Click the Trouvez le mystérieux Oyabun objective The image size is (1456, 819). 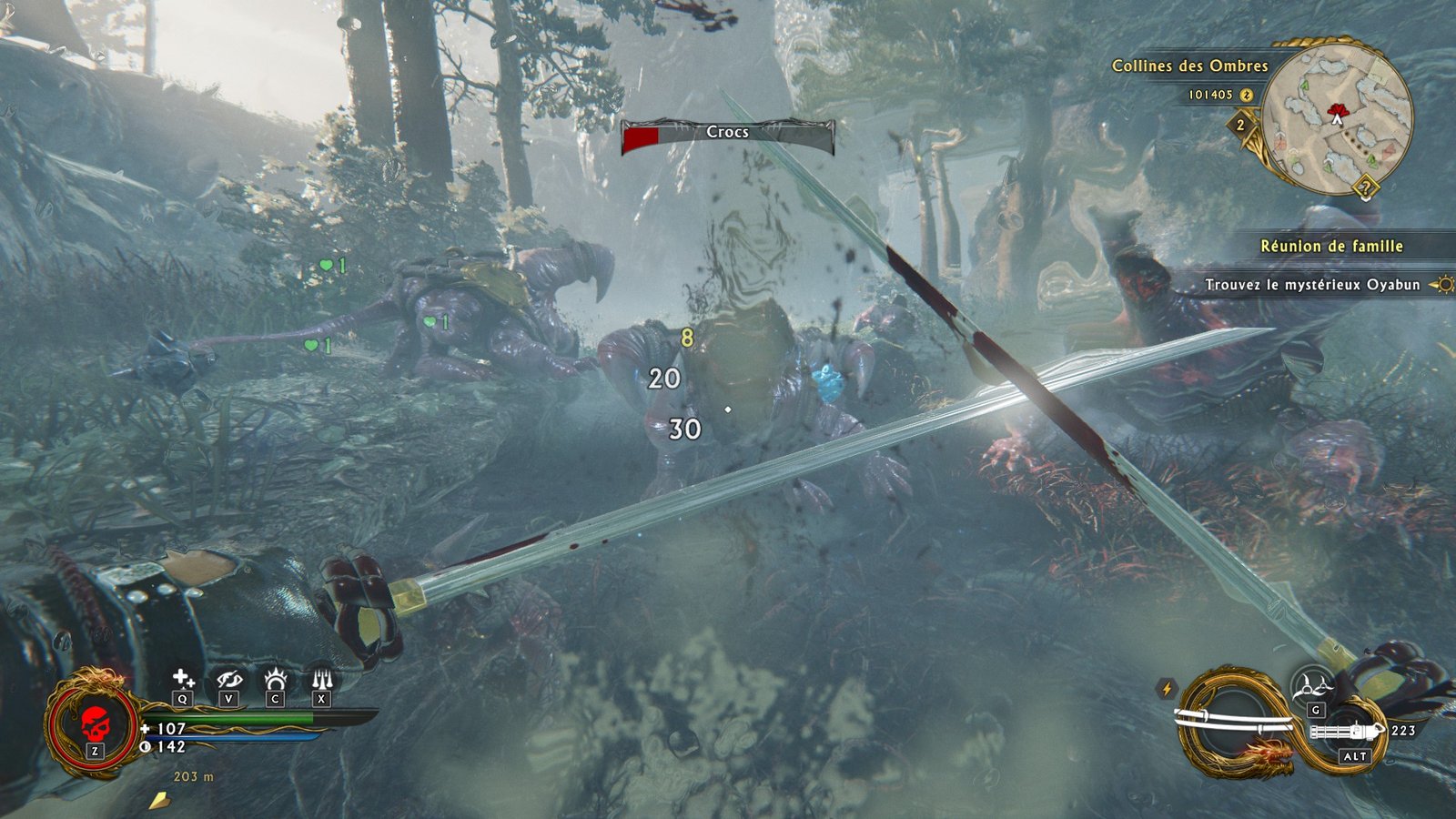pyautogui.click(x=1312, y=285)
